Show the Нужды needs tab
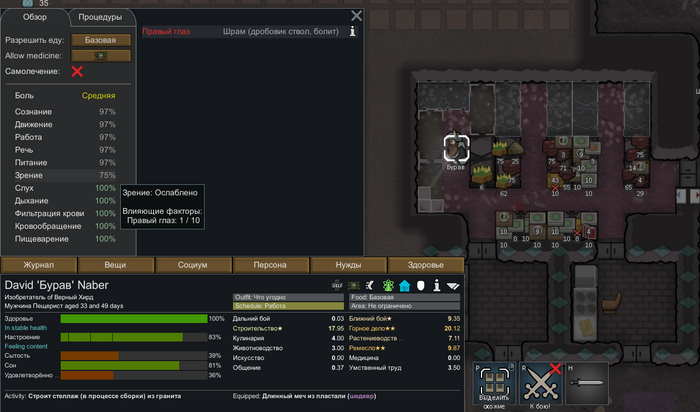700x412 pixels. point(349,265)
